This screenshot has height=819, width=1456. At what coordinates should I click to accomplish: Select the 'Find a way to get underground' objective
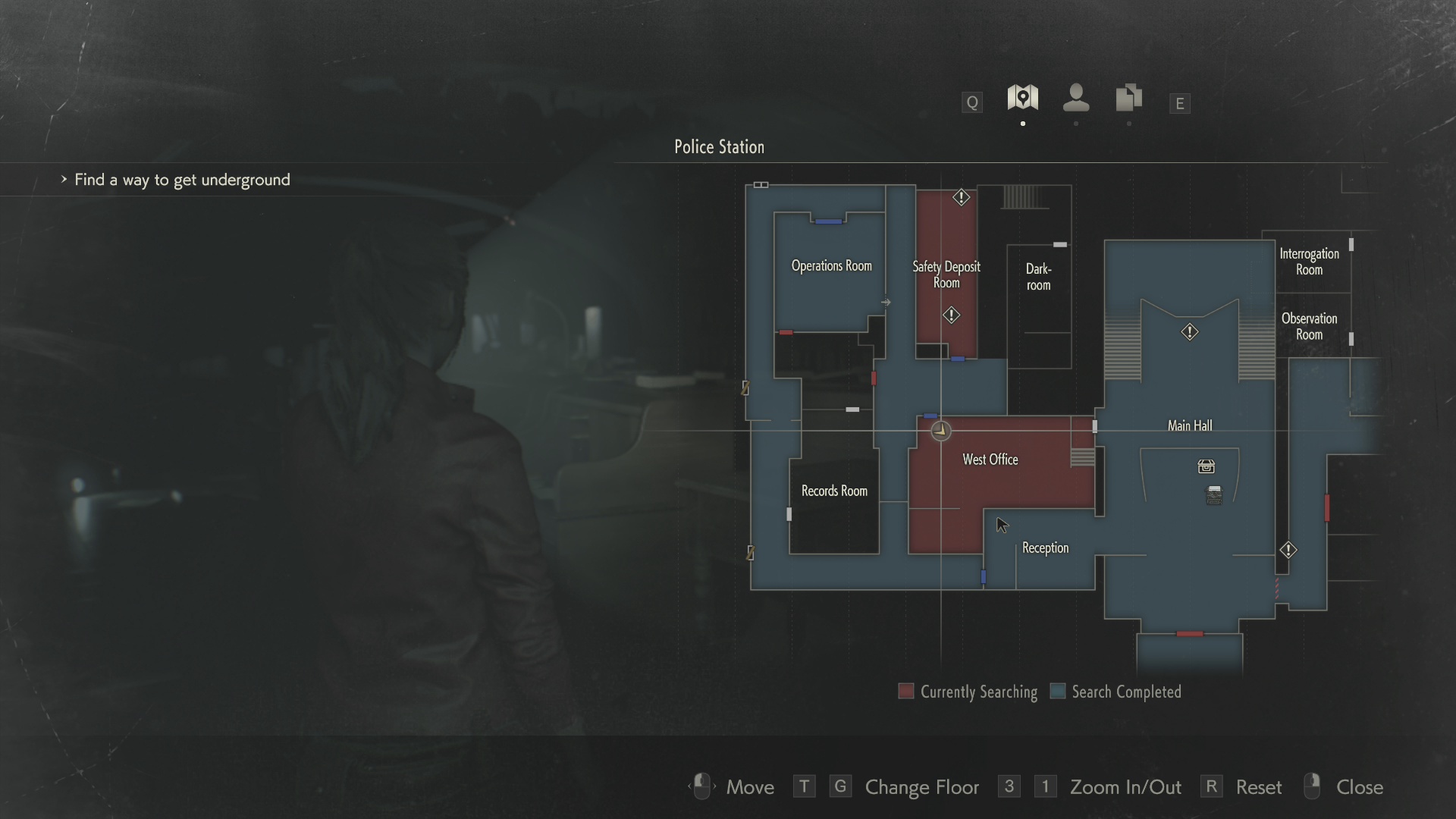pyautogui.click(x=182, y=180)
